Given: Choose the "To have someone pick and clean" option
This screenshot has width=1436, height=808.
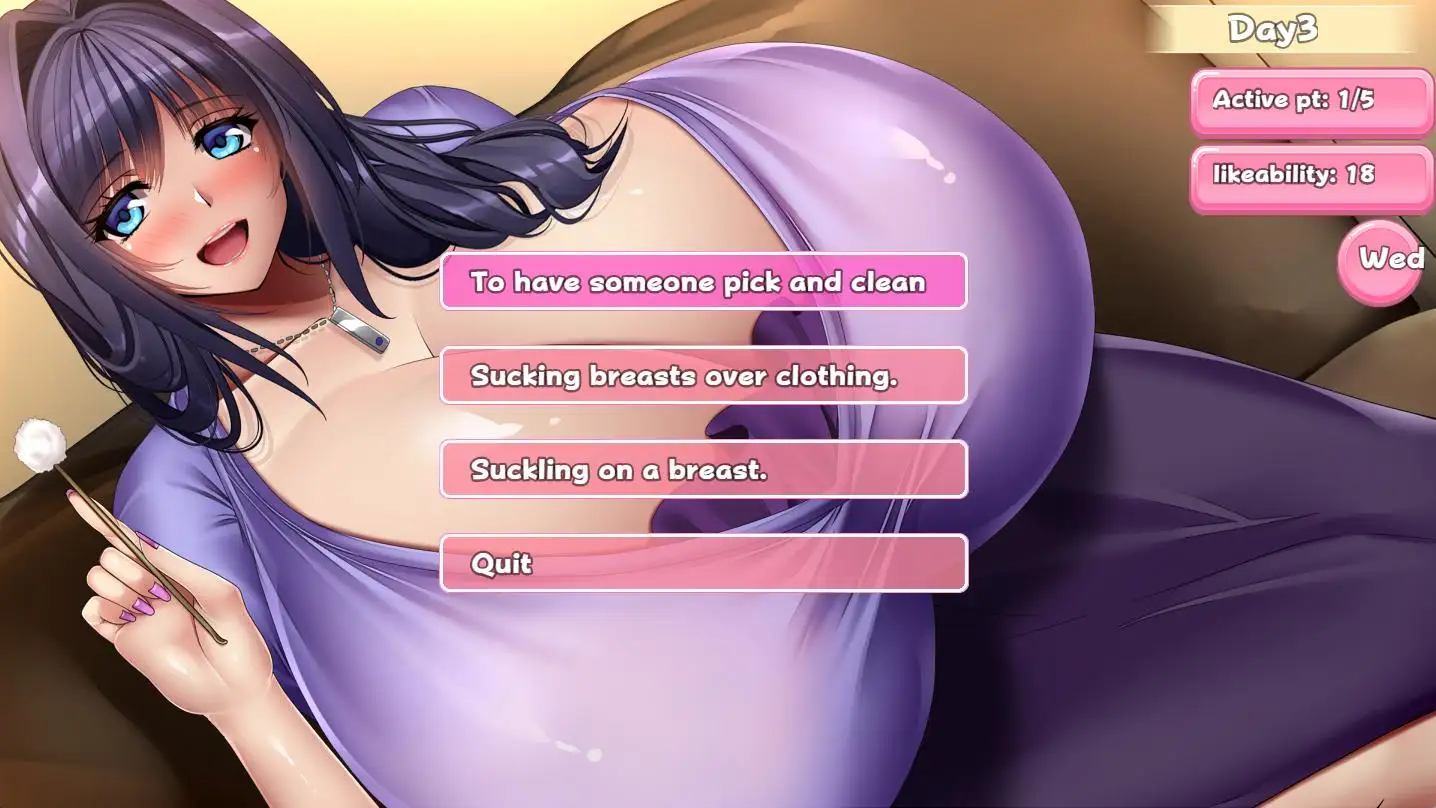Looking at the screenshot, I should [x=703, y=282].
